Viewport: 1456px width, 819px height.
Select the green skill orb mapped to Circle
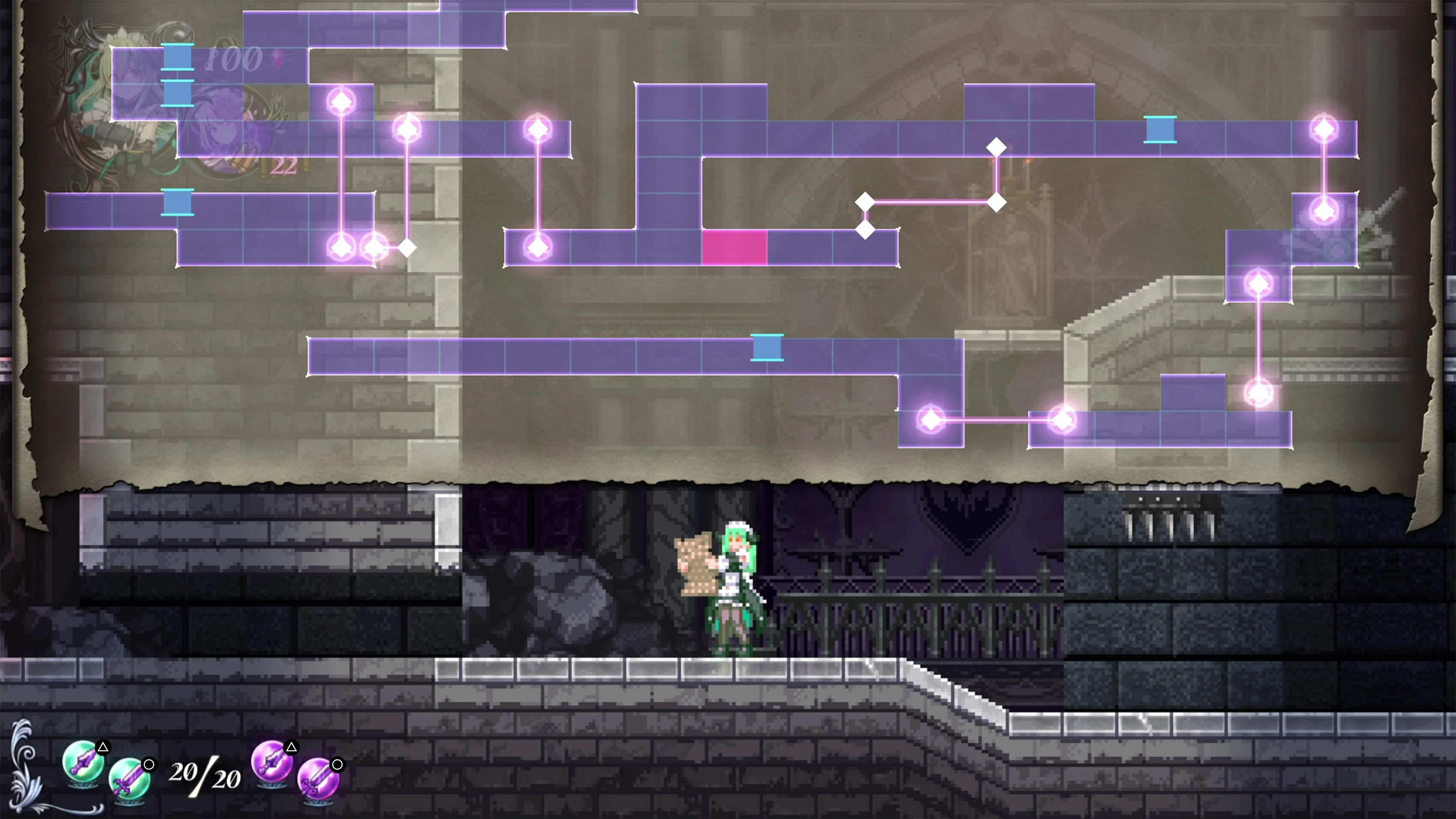coord(131,781)
